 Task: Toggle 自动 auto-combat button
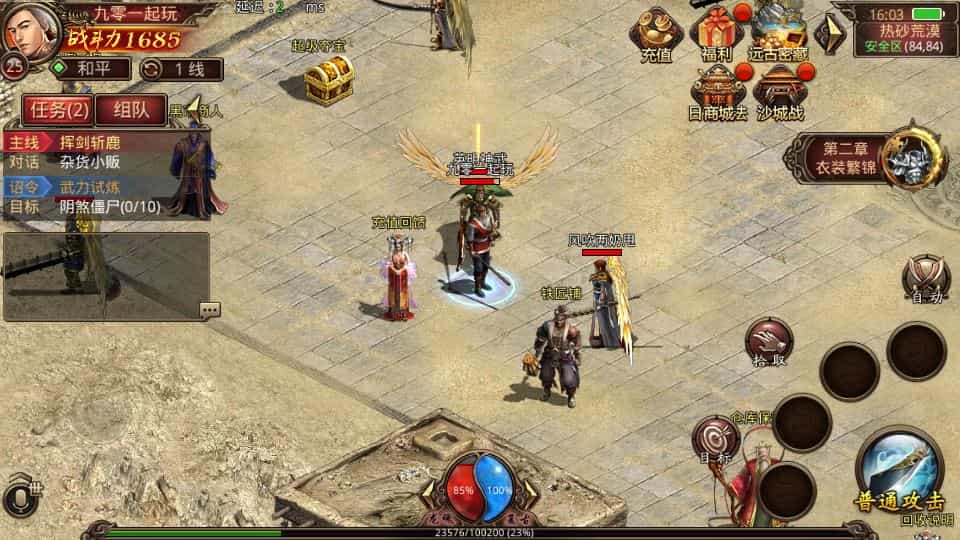[926, 277]
